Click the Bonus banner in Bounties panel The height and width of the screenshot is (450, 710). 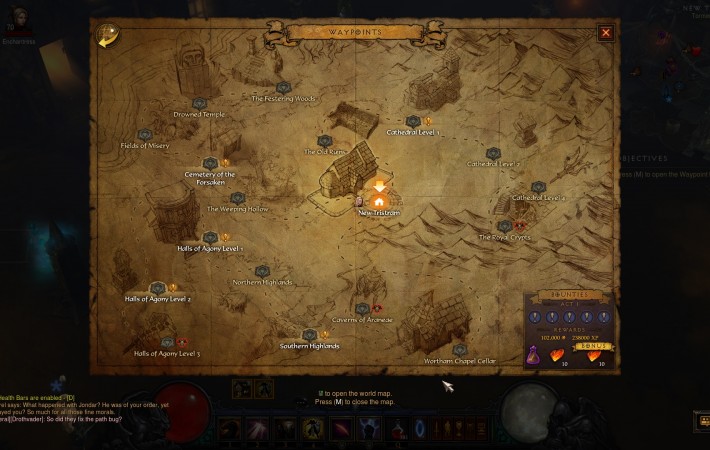coord(596,346)
